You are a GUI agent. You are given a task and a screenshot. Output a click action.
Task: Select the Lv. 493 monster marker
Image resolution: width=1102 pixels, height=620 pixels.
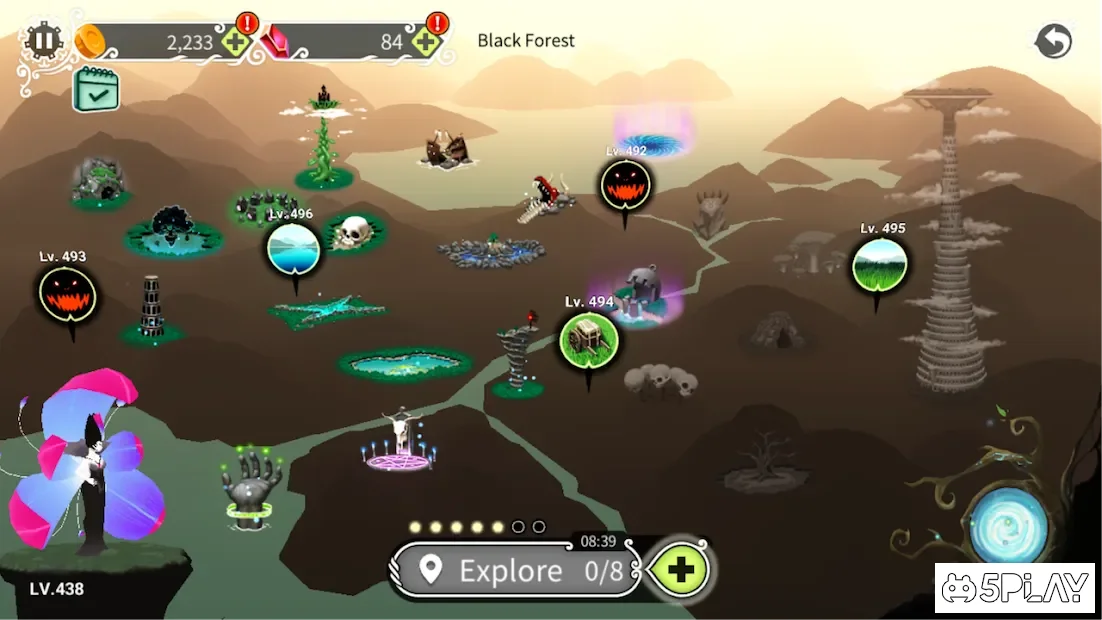tap(67, 294)
